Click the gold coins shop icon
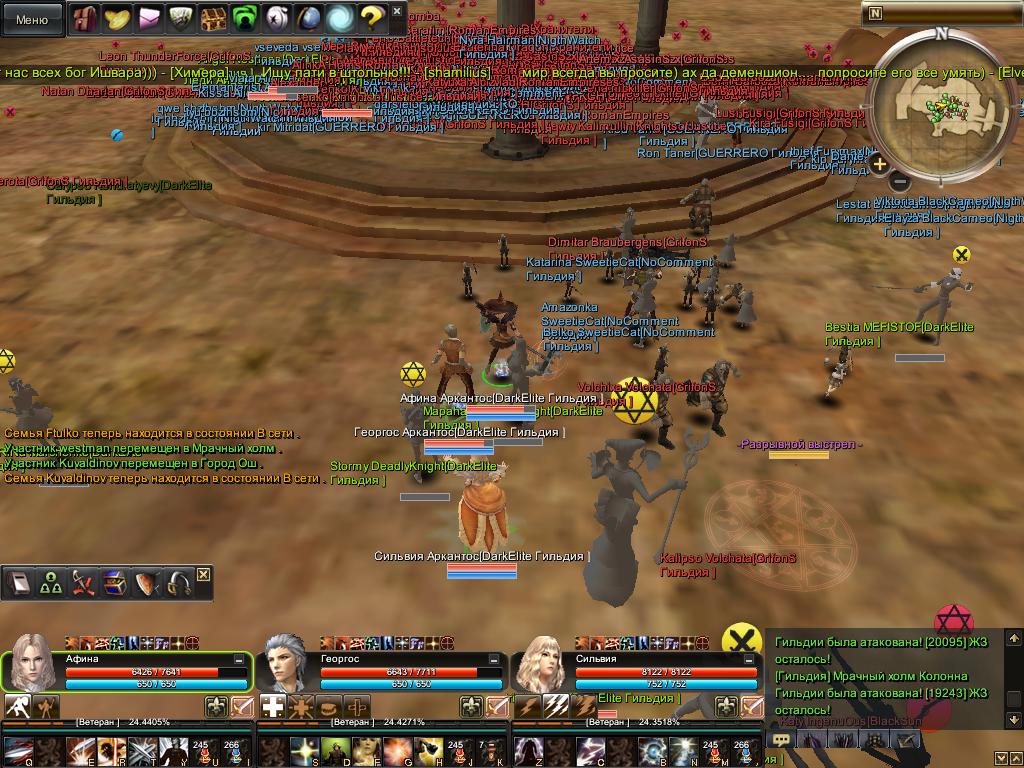This screenshot has width=1024, height=768. coord(117,18)
